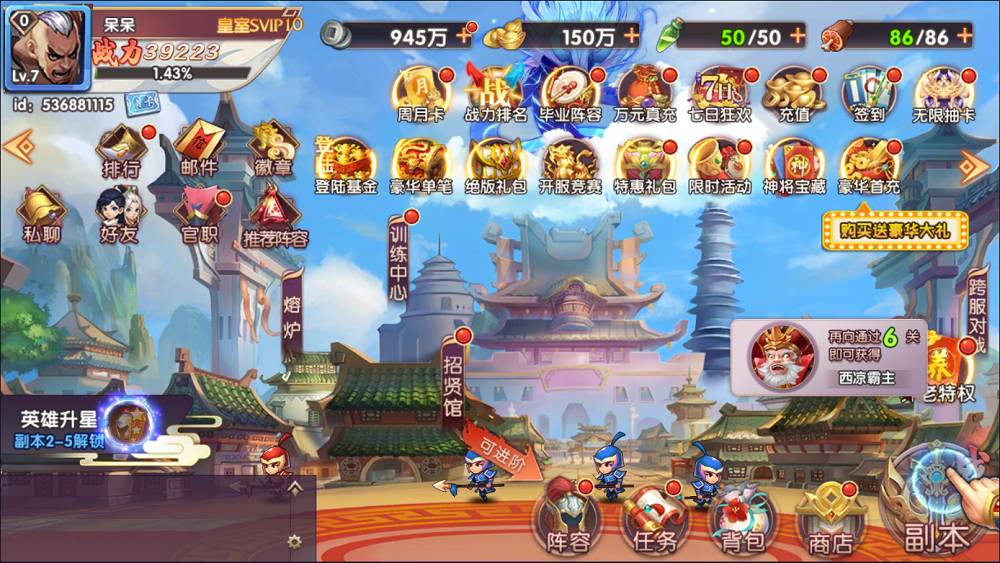
Task: Open the 限时活动 limited-time event
Action: pyautogui.click(x=717, y=167)
